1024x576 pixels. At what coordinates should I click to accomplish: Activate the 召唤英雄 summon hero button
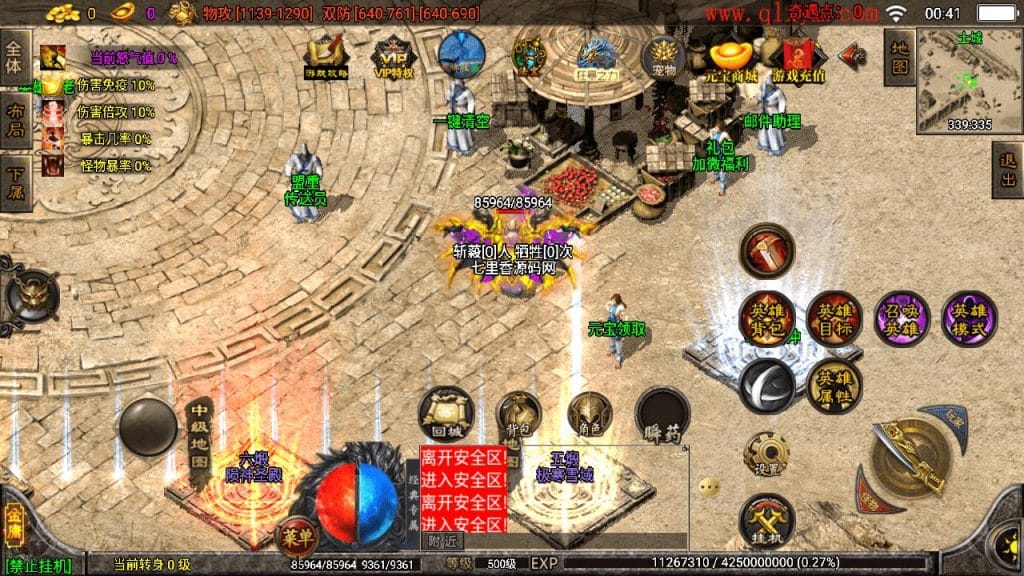tap(901, 319)
